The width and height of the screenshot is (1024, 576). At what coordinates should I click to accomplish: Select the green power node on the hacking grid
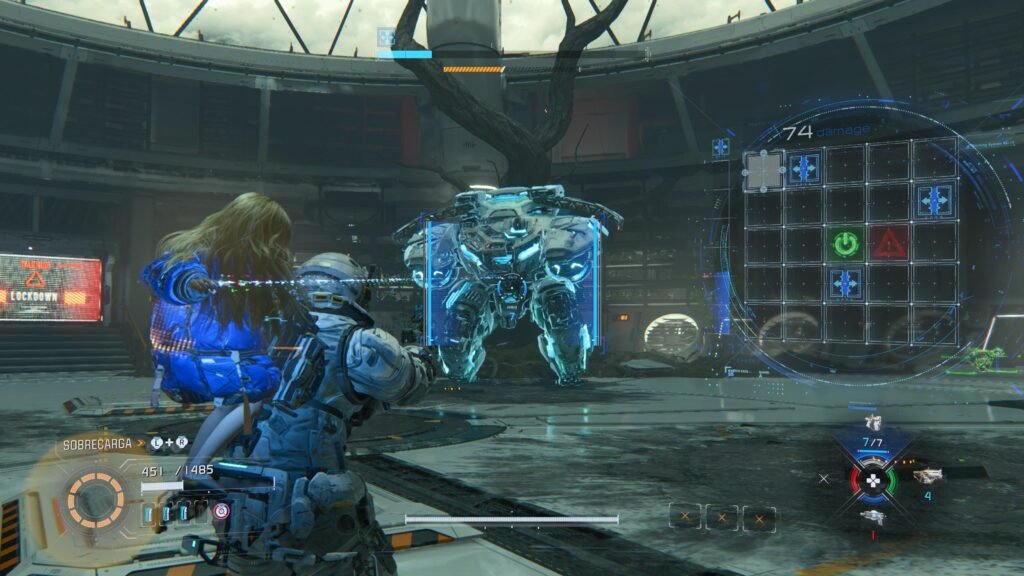[x=846, y=242]
